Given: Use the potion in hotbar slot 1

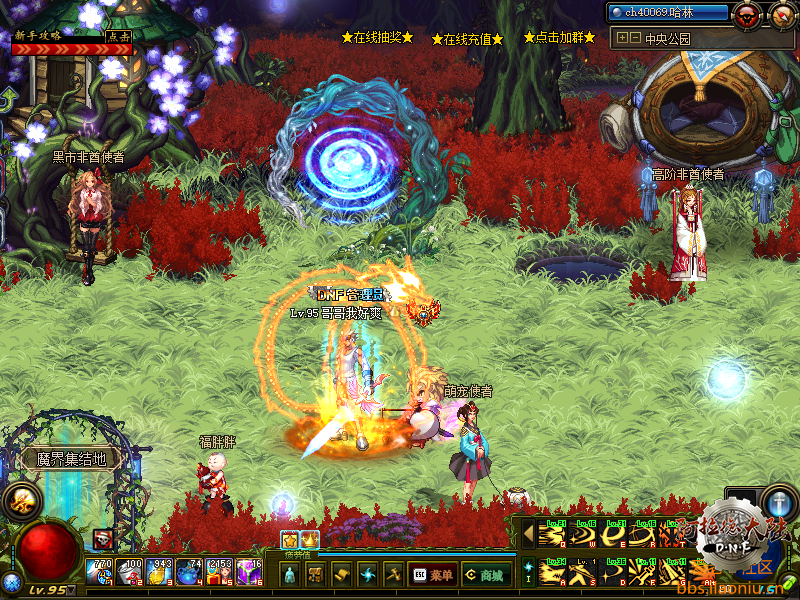Looking at the screenshot, I should point(100,572).
